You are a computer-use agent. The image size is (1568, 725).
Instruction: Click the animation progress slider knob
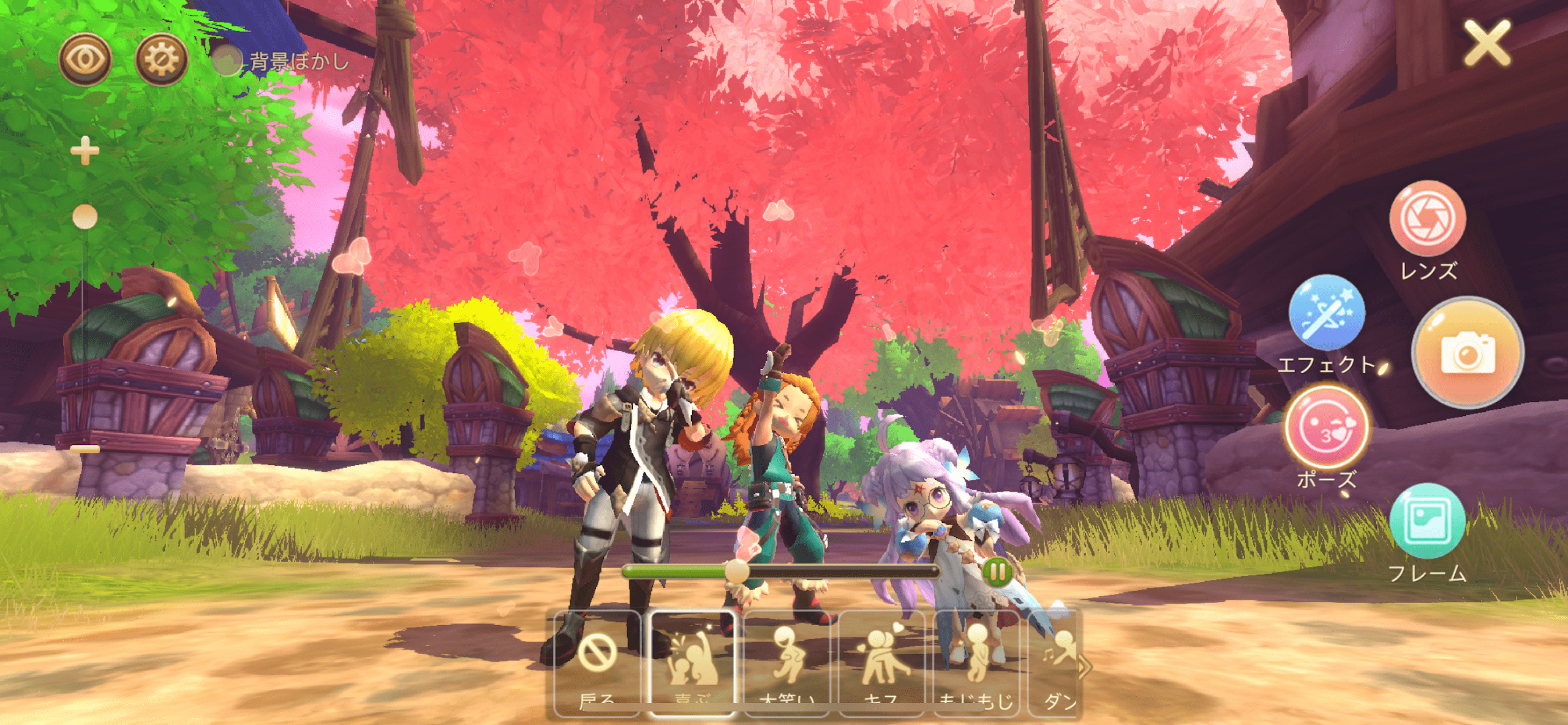click(737, 572)
